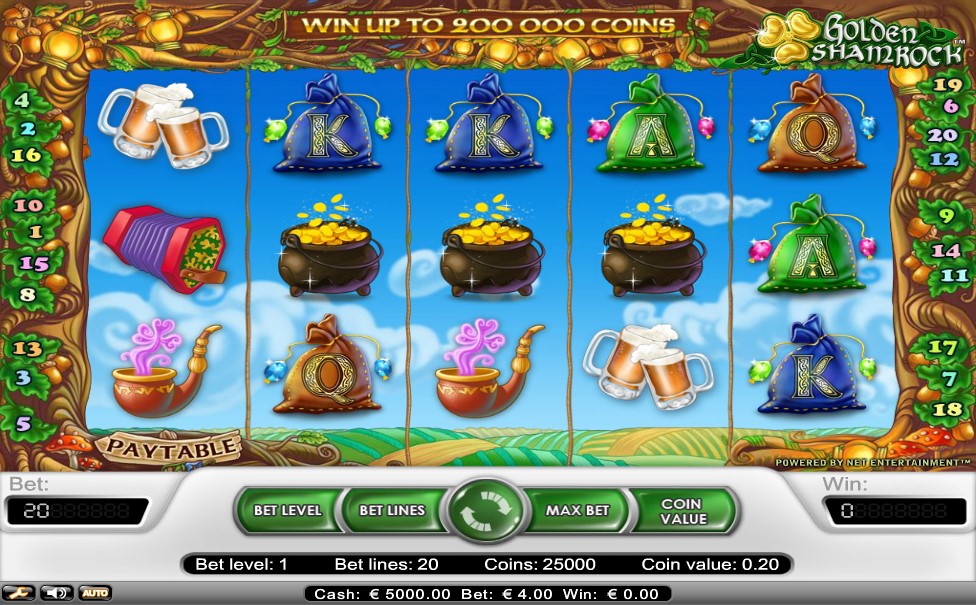Activate the Auto play button

click(95, 593)
